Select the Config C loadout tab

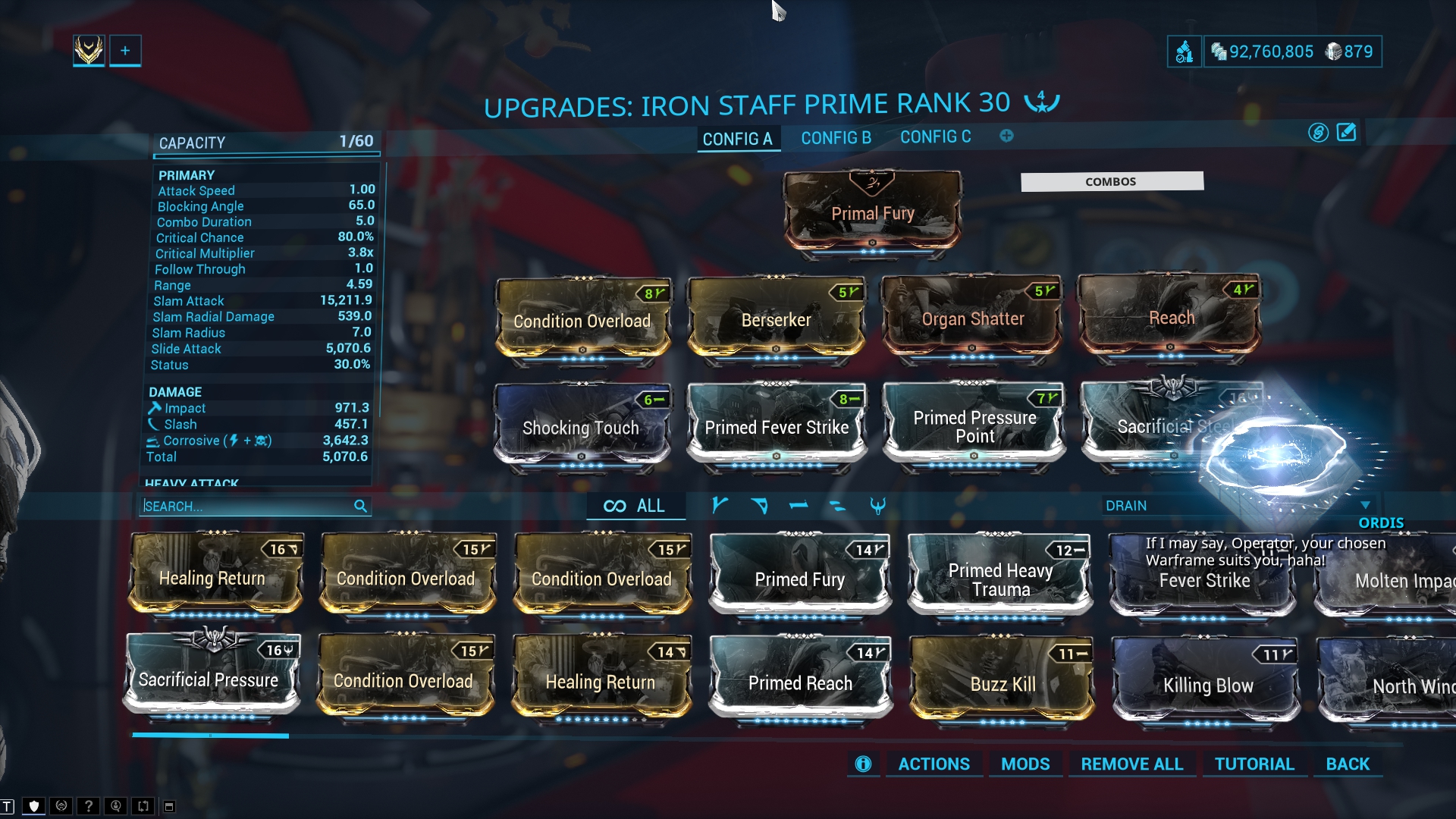coord(935,137)
